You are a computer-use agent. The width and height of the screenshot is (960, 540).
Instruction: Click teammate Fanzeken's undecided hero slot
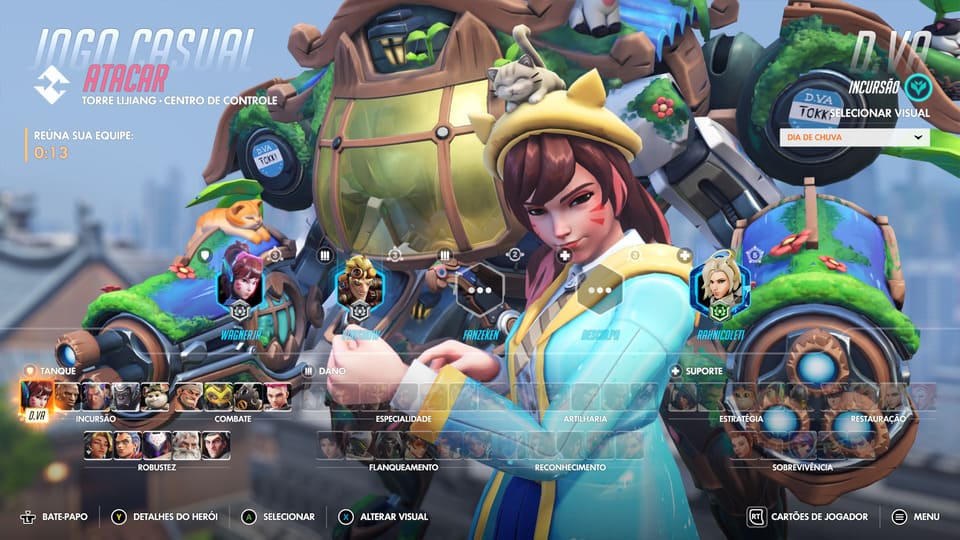click(x=480, y=291)
